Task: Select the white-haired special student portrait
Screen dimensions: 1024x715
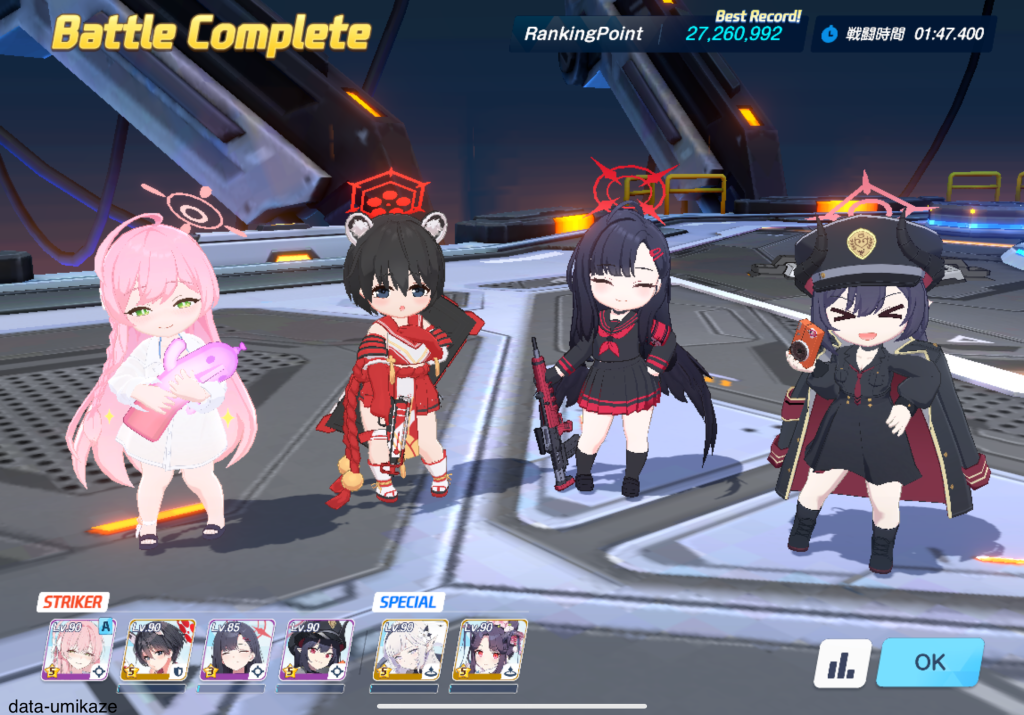Action: tap(411, 650)
